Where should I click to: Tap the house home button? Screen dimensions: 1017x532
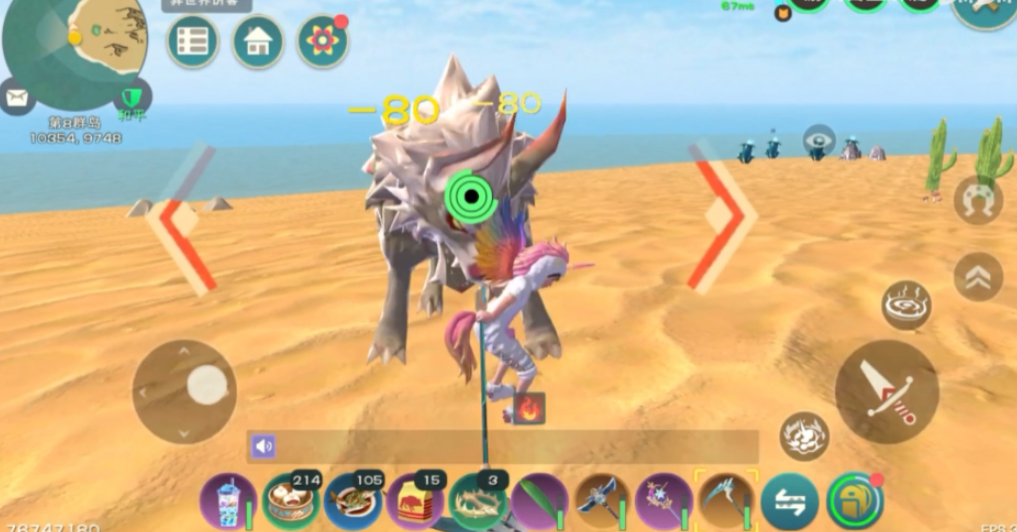tap(258, 42)
